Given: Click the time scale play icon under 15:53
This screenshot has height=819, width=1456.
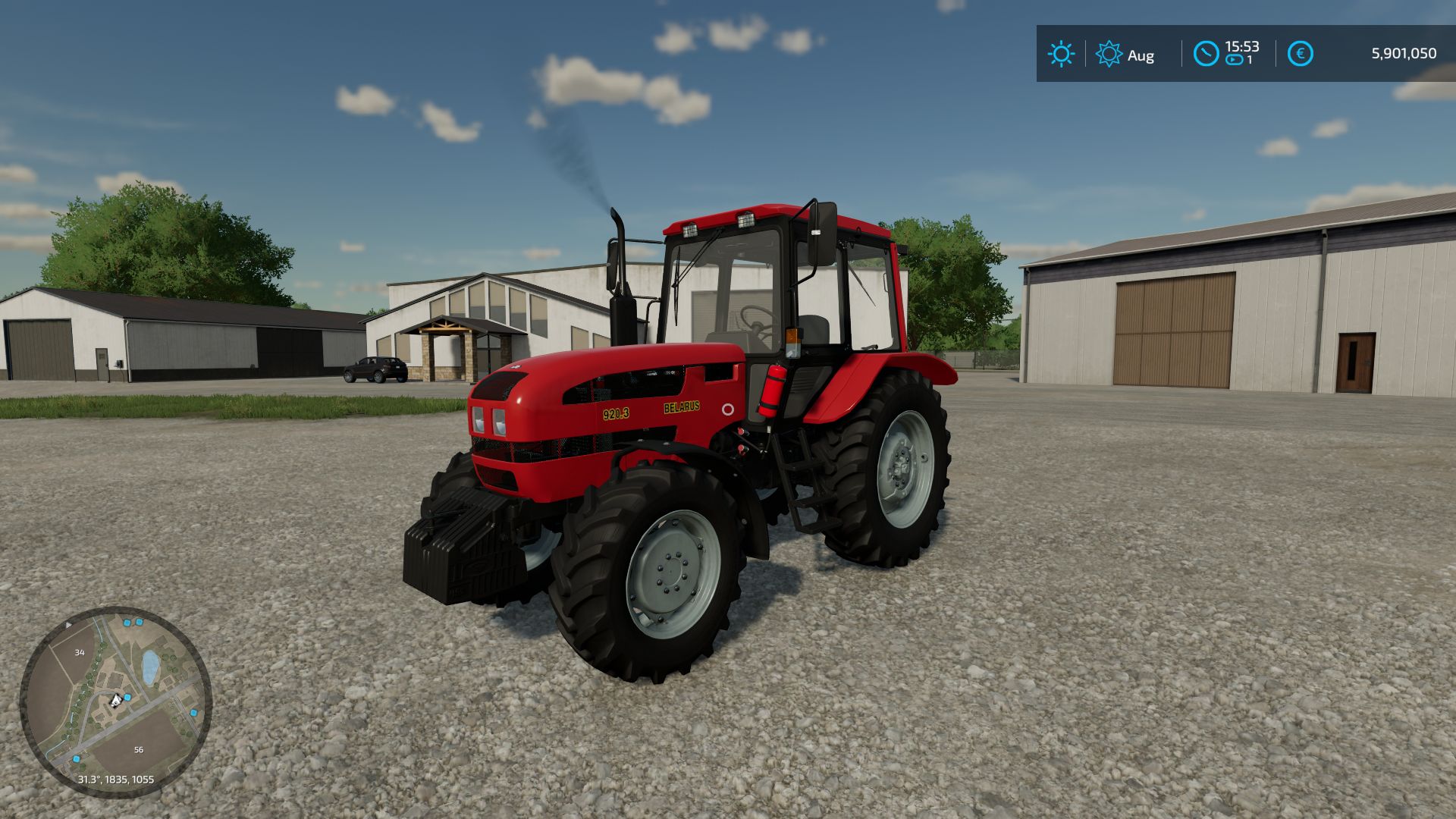Looking at the screenshot, I should point(1233,59).
